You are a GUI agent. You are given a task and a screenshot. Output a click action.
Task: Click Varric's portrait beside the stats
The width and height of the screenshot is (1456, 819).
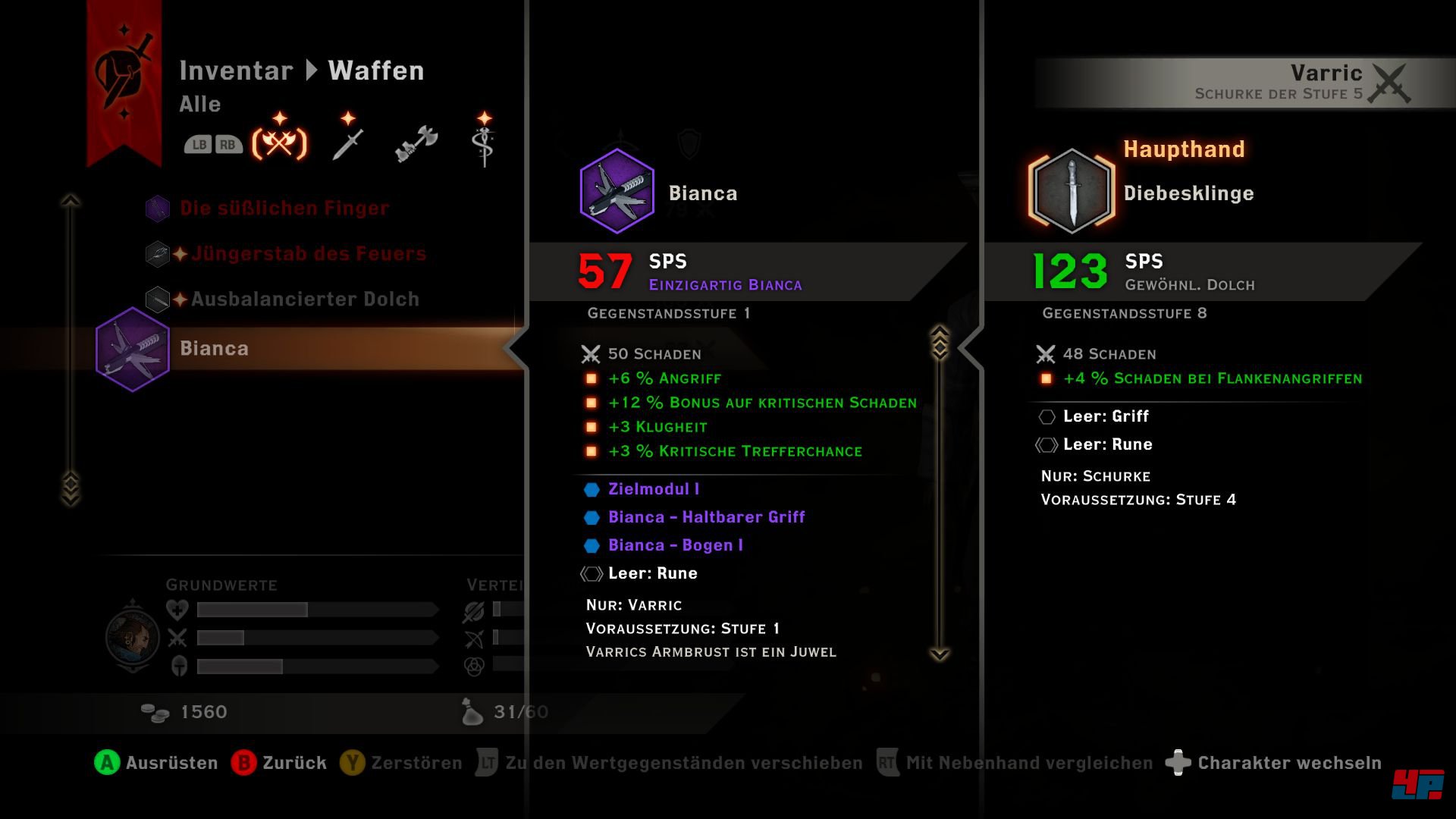(133, 637)
